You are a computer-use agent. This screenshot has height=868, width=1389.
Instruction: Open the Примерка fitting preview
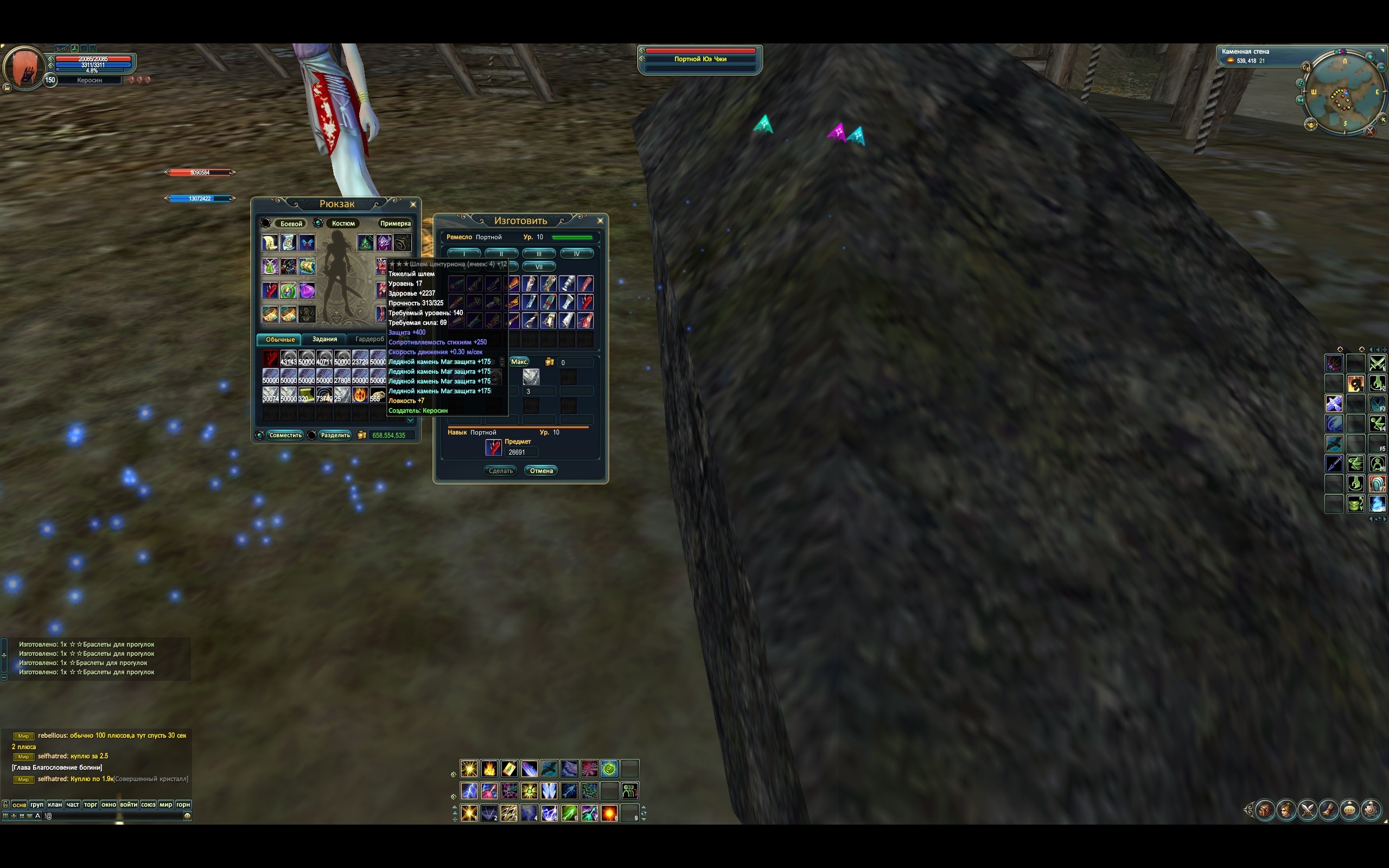coord(395,224)
